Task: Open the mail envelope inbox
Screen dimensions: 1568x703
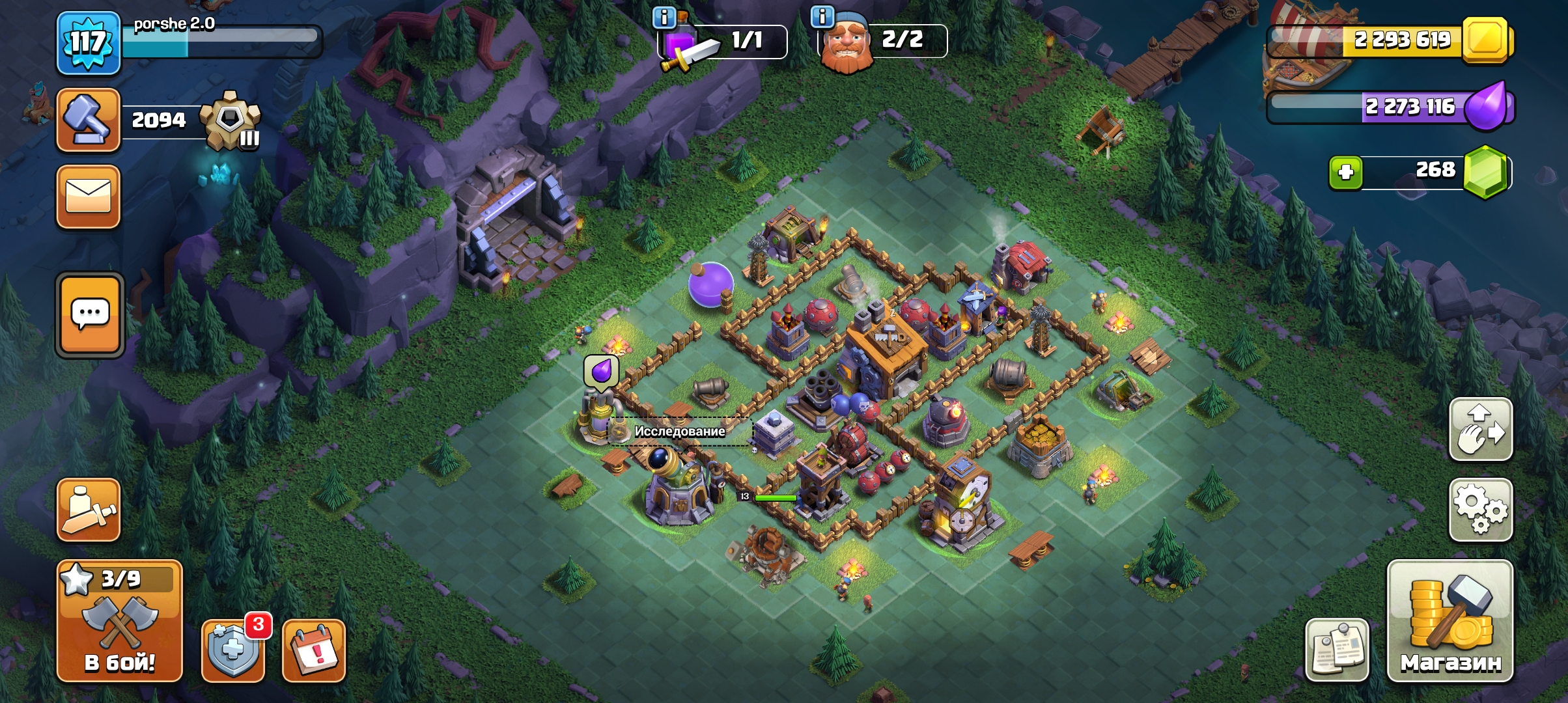Action: (89, 197)
